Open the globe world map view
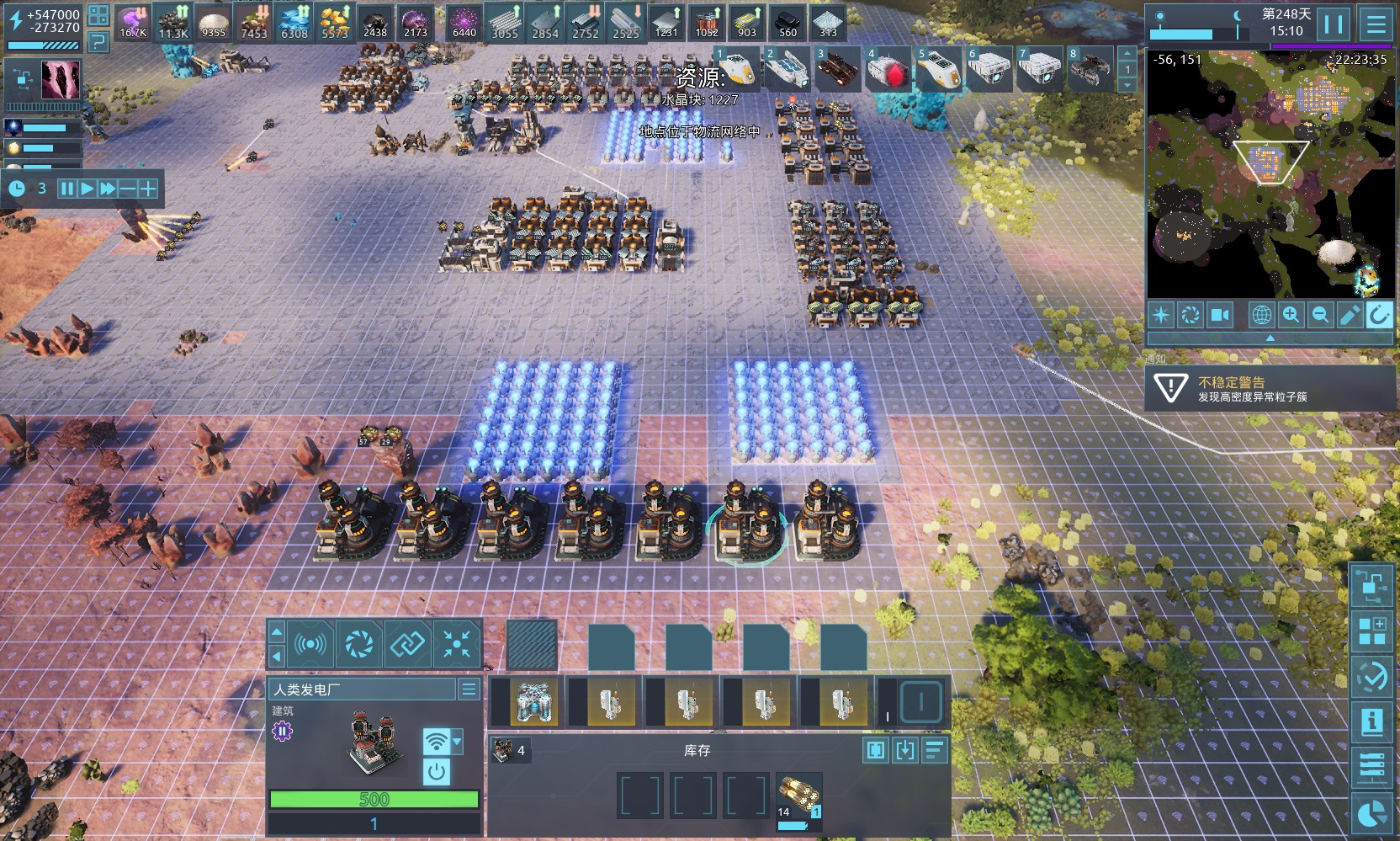Screen dimensions: 1400x841 tap(1261, 315)
